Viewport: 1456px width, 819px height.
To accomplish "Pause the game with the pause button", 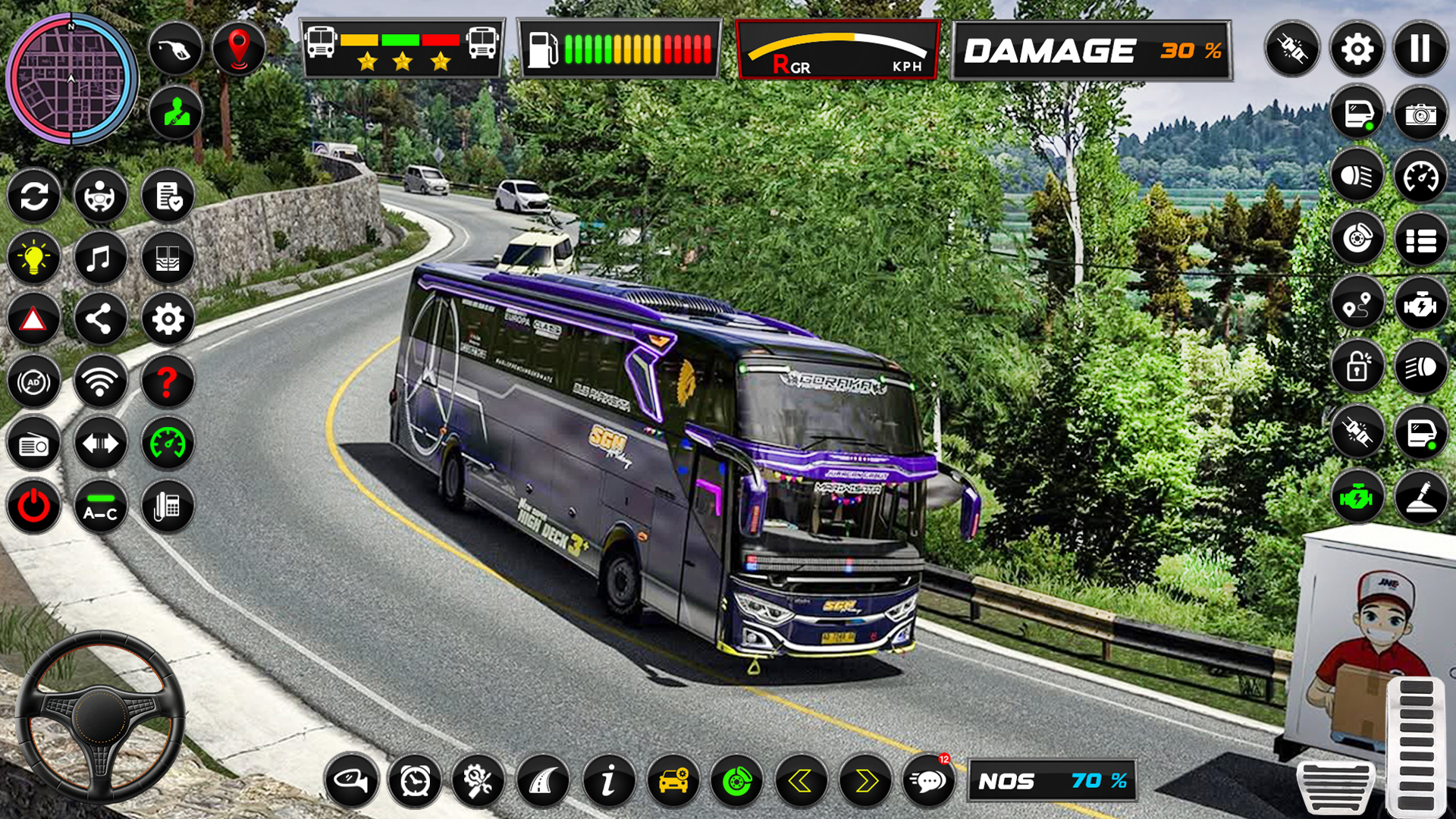I will (1422, 49).
